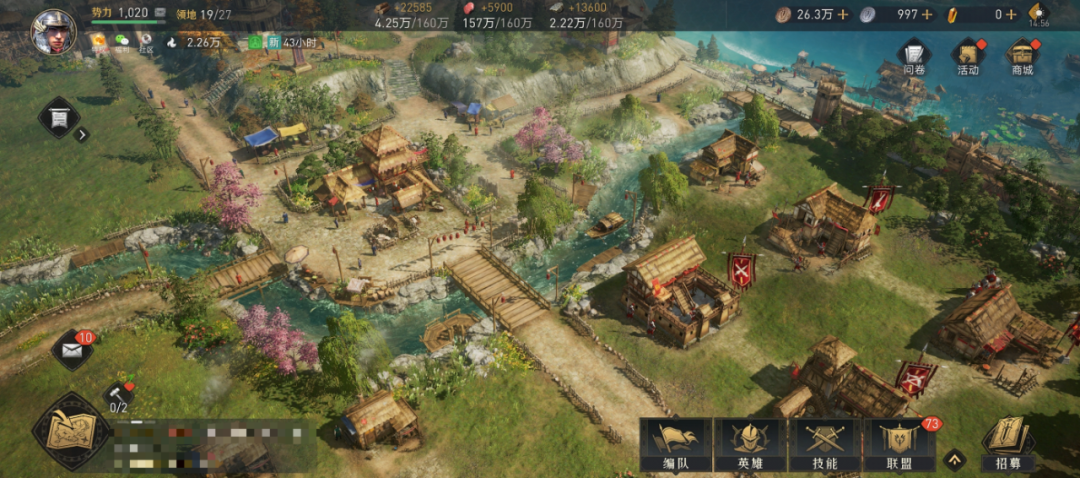Open the scroll quest icon on the left

pyautogui.click(x=59, y=118)
